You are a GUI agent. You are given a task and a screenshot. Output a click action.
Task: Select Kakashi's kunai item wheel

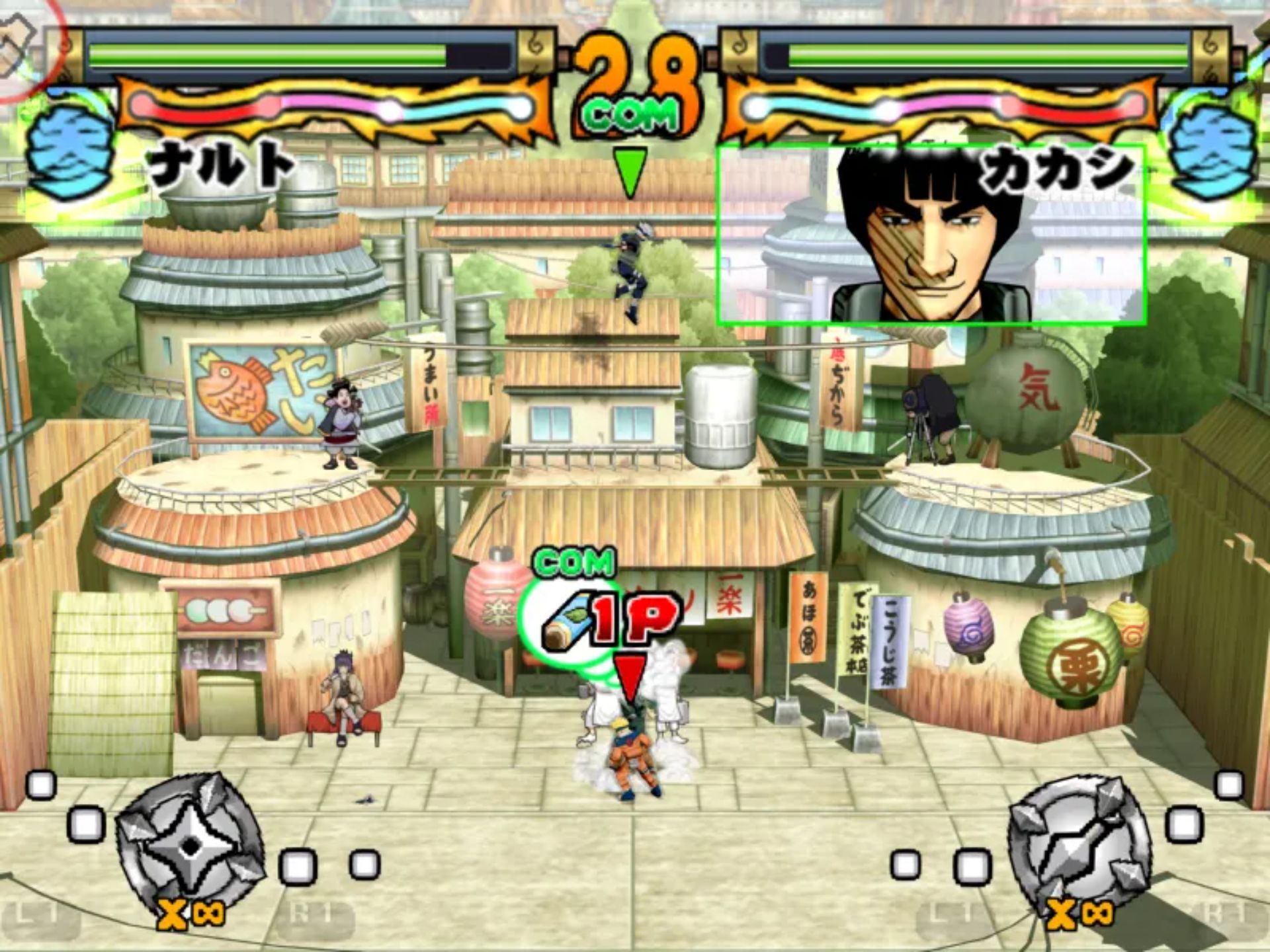click(x=1079, y=846)
